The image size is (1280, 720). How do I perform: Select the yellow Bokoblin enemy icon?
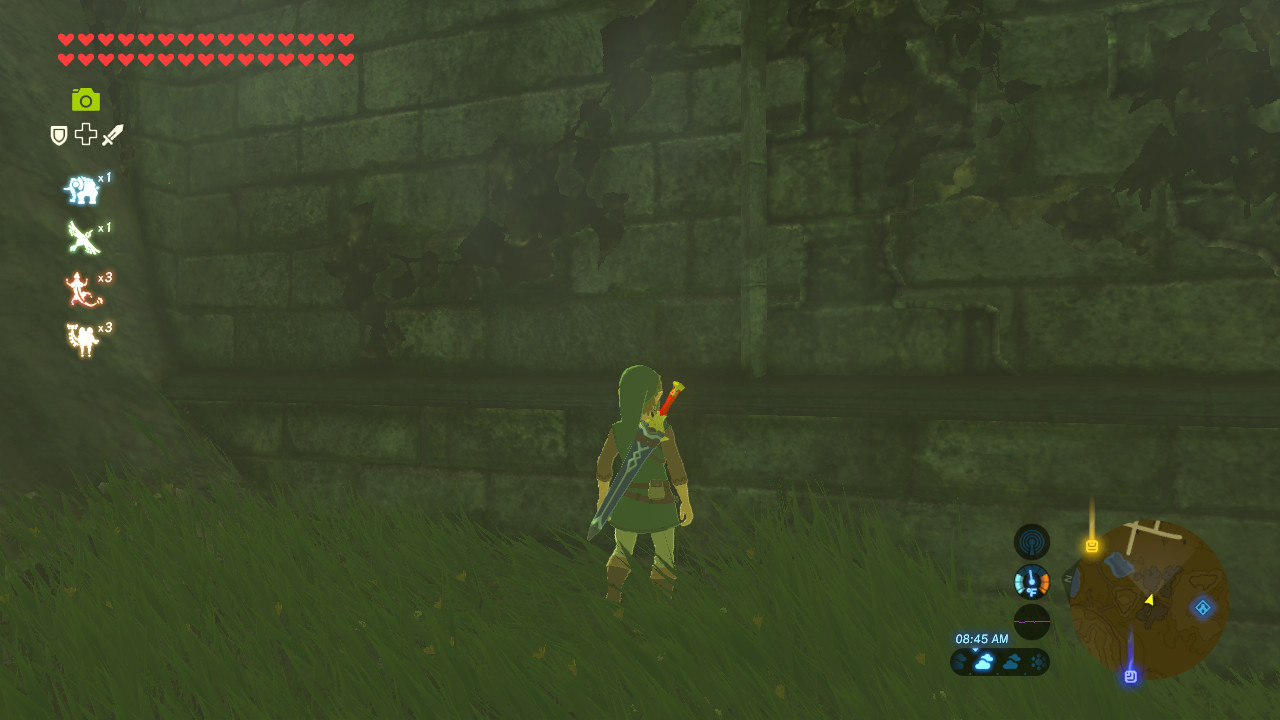tap(82, 332)
